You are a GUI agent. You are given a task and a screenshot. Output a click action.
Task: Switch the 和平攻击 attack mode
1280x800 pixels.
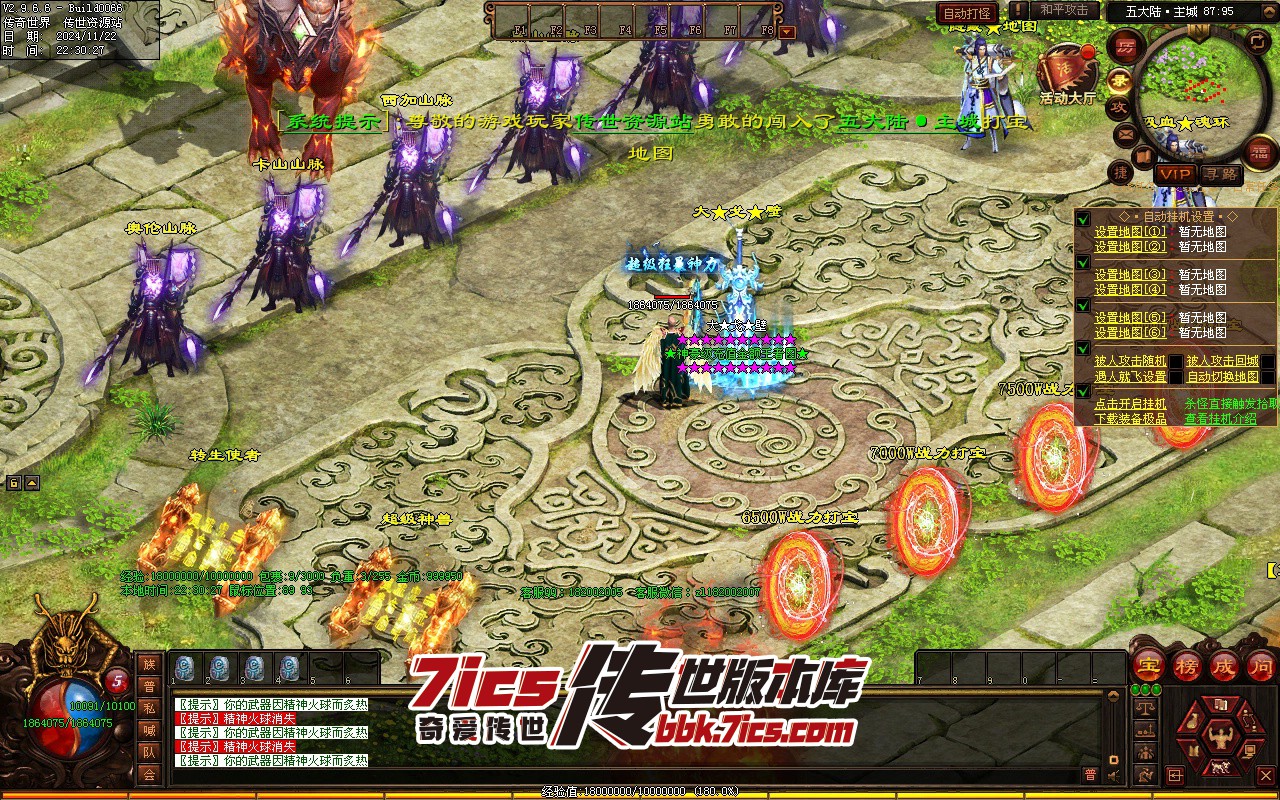(x=1063, y=10)
